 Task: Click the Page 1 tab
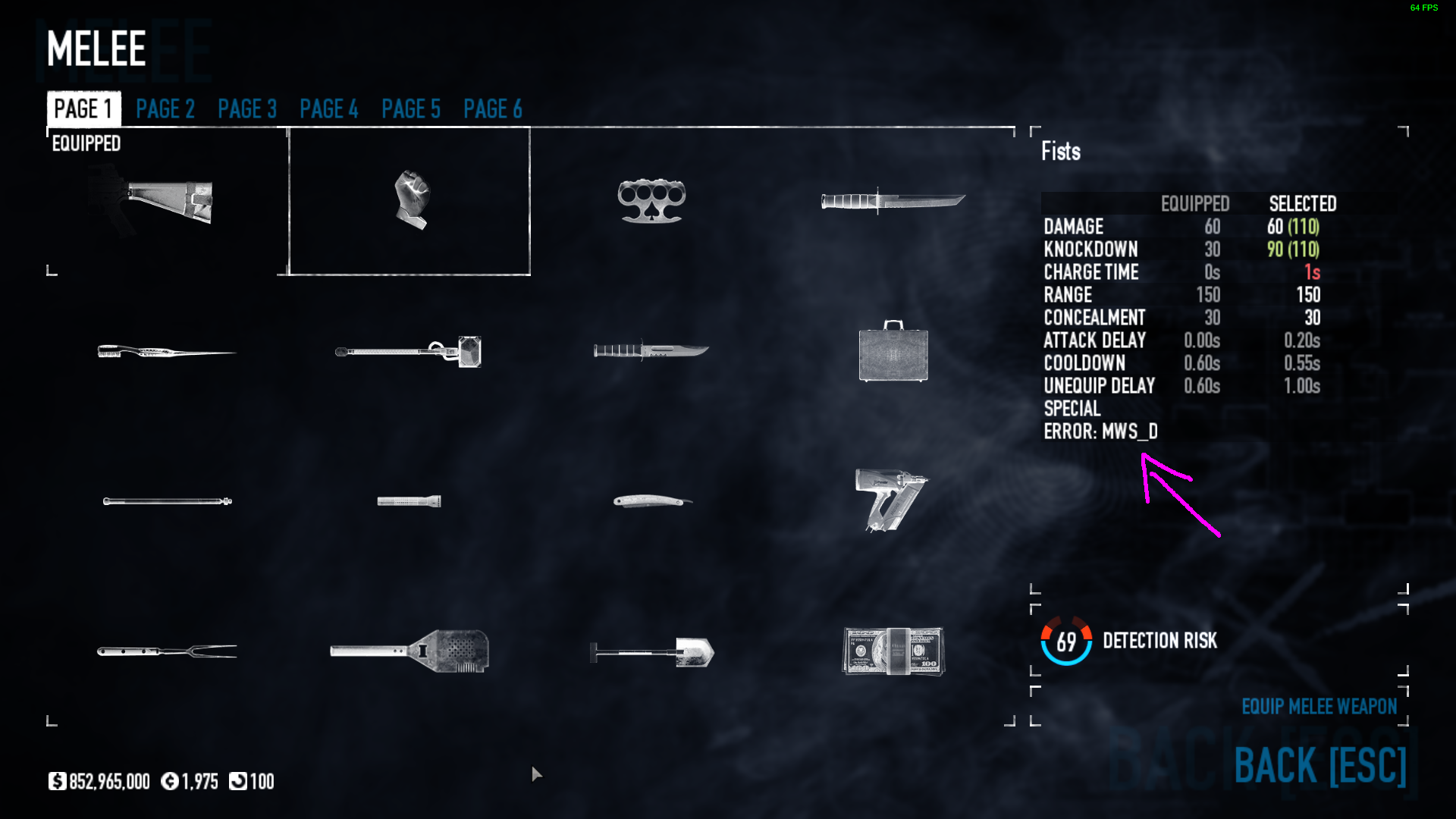(83, 109)
